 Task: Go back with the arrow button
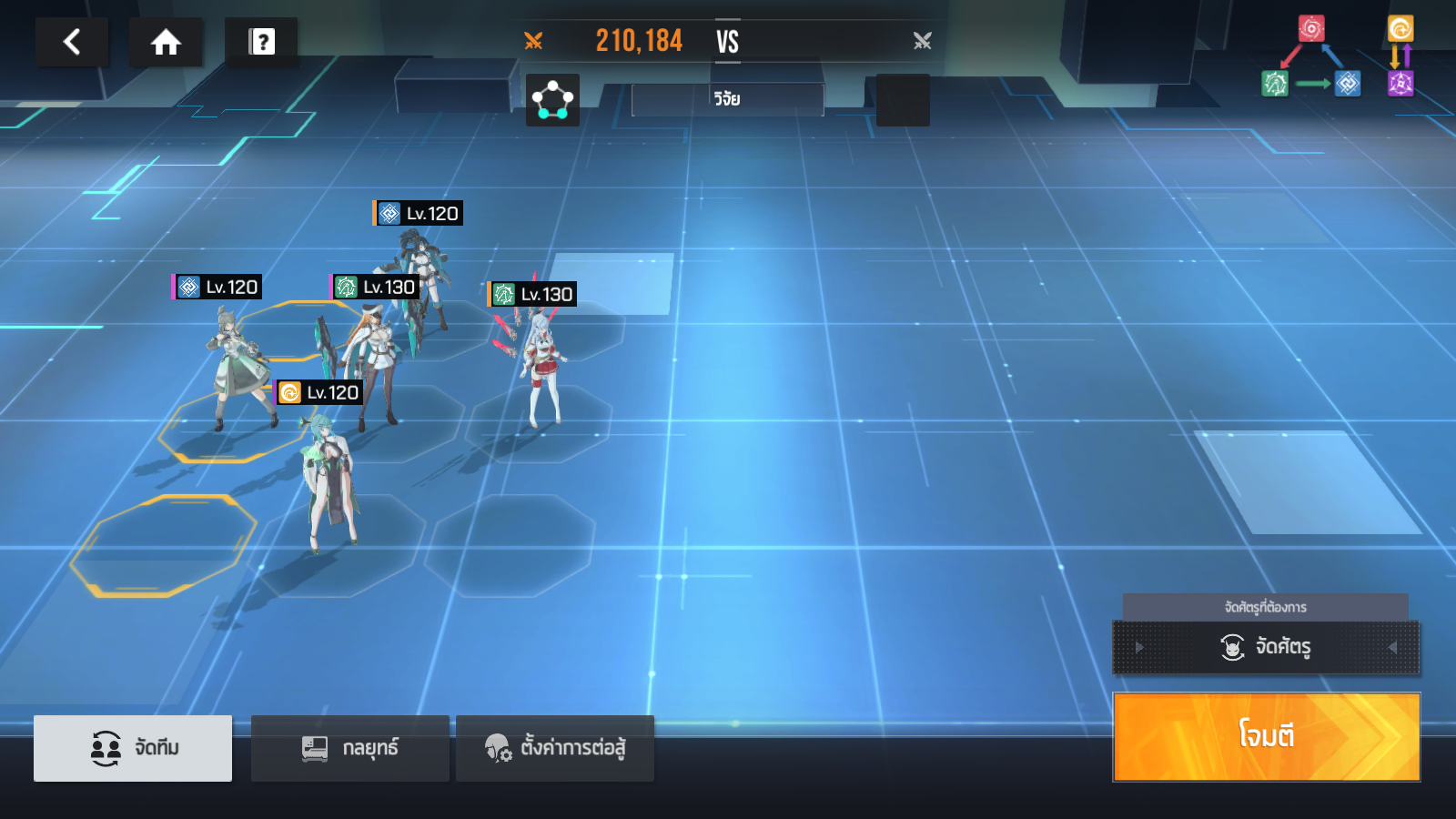pyautogui.click(x=72, y=42)
